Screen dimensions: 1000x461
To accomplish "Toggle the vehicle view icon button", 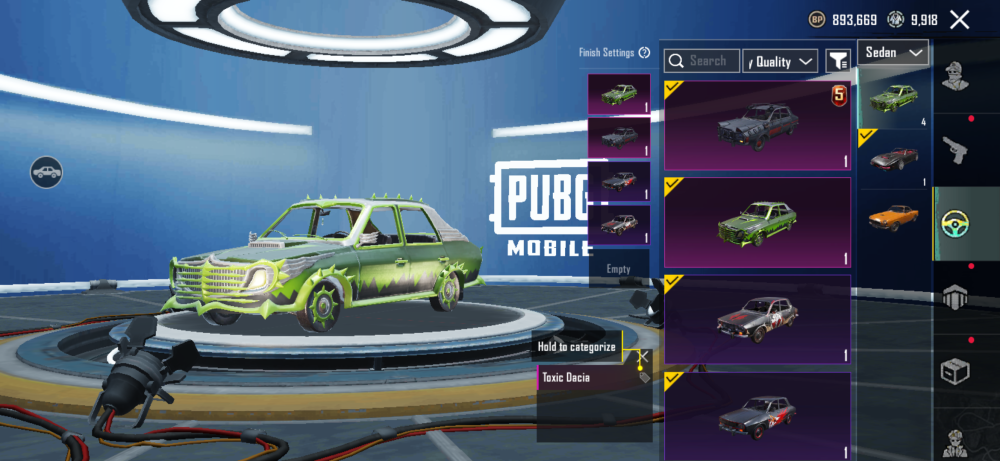I will 46,173.
